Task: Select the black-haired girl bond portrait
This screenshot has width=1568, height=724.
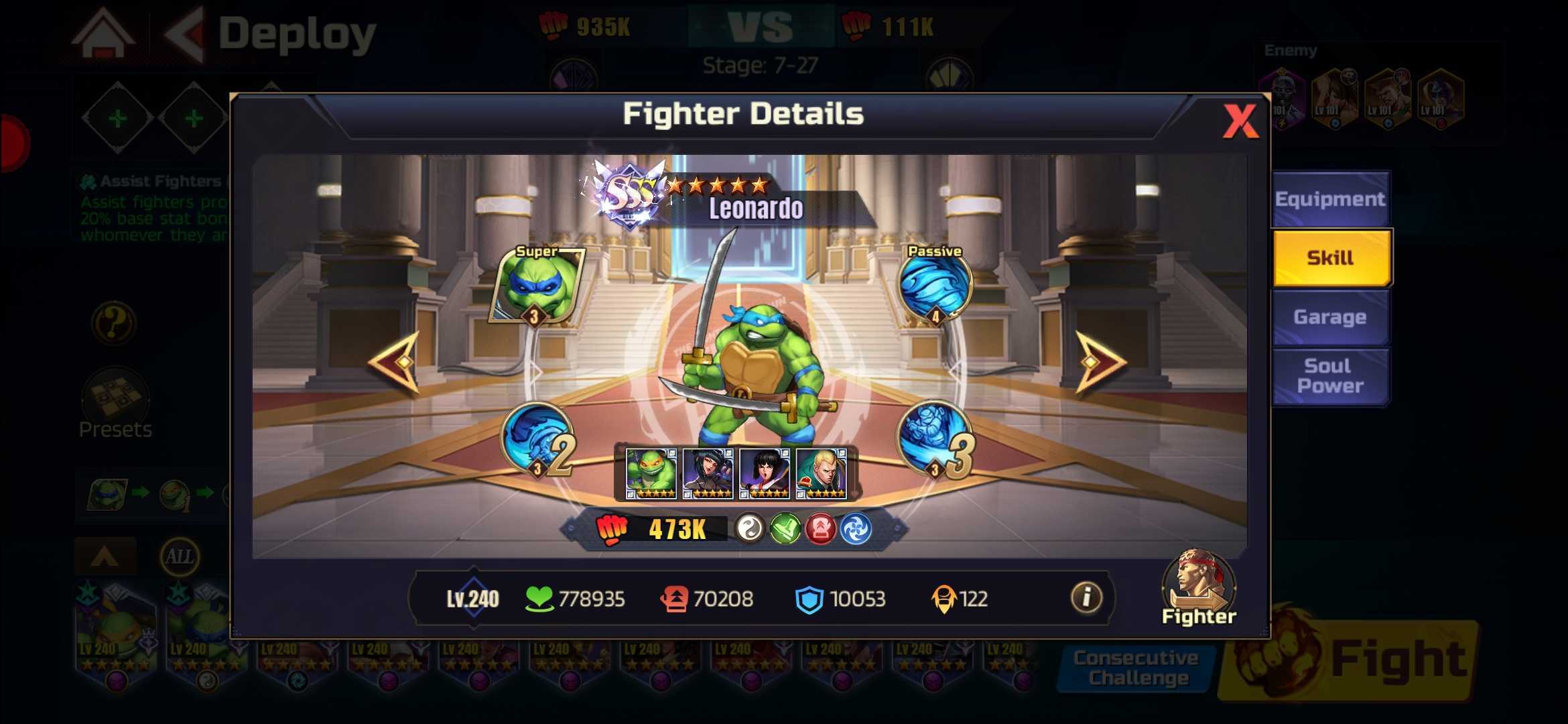Action: (x=764, y=473)
